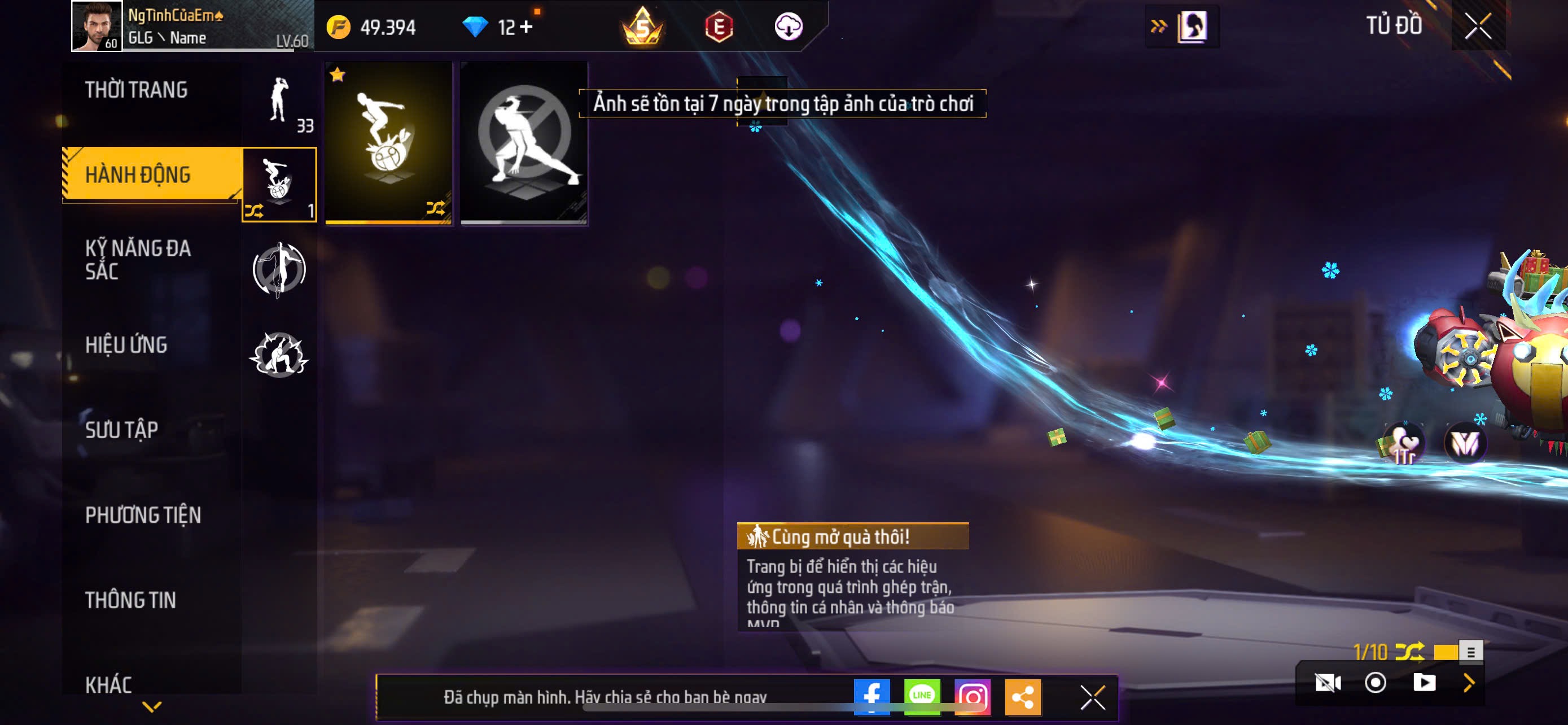Open the cloud download icon
1568x725 pixels.
[789, 27]
